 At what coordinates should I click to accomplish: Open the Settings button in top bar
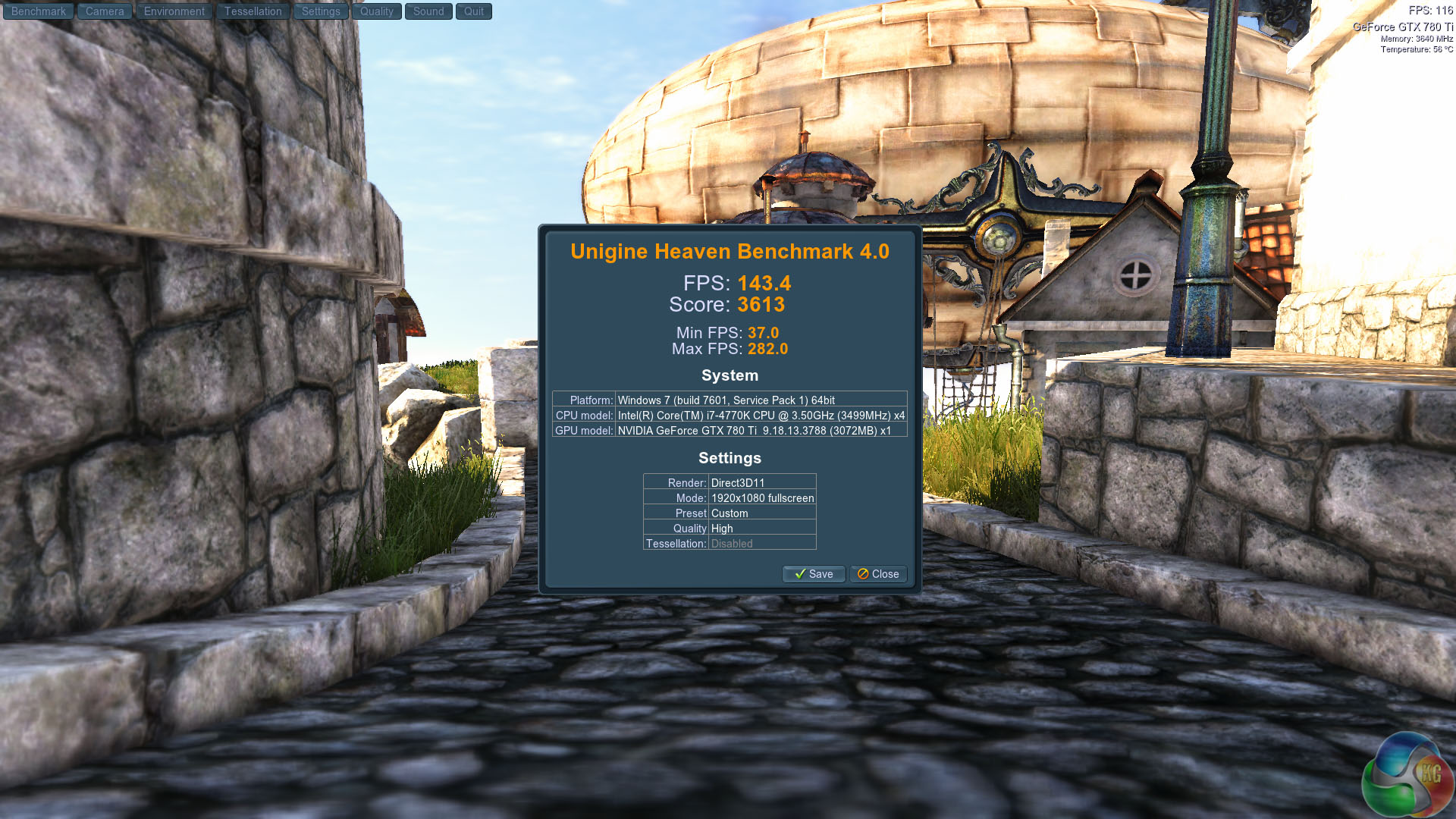pyautogui.click(x=321, y=11)
